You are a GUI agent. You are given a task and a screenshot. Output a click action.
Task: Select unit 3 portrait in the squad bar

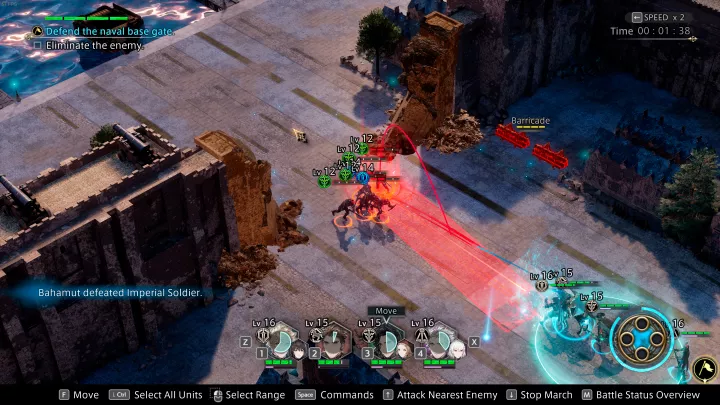388,345
